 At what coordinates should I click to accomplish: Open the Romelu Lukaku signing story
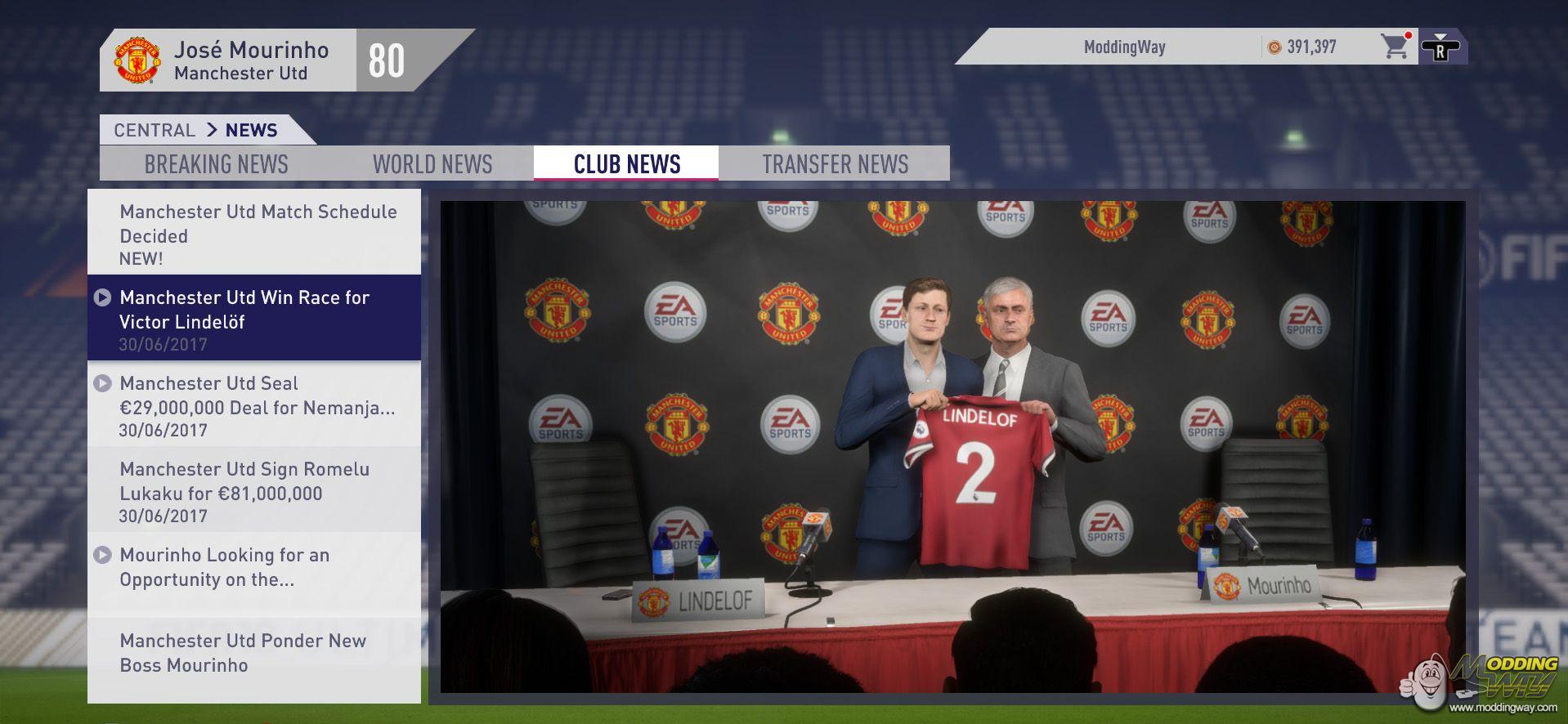point(254,490)
